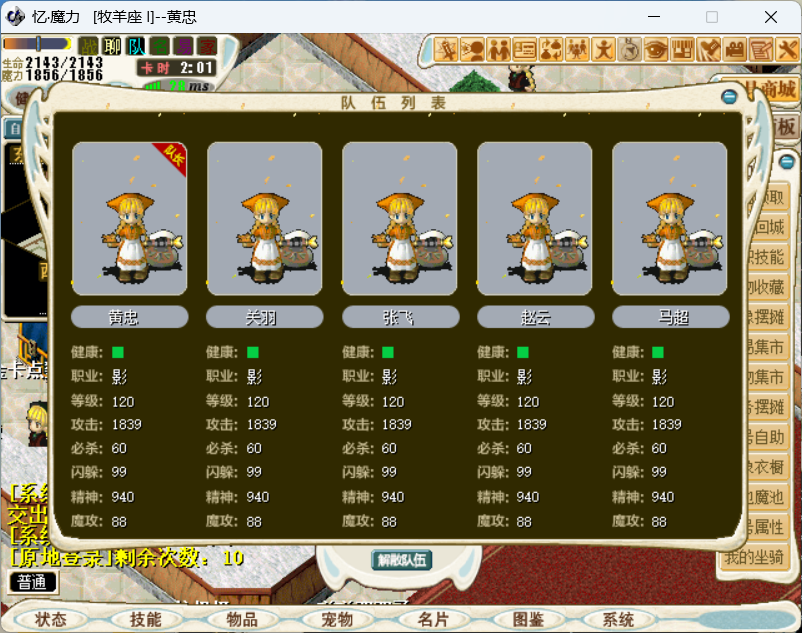Open the 名片 name card menu
Image resolution: width=802 pixels, height=633 pixels.
[432, 620]
